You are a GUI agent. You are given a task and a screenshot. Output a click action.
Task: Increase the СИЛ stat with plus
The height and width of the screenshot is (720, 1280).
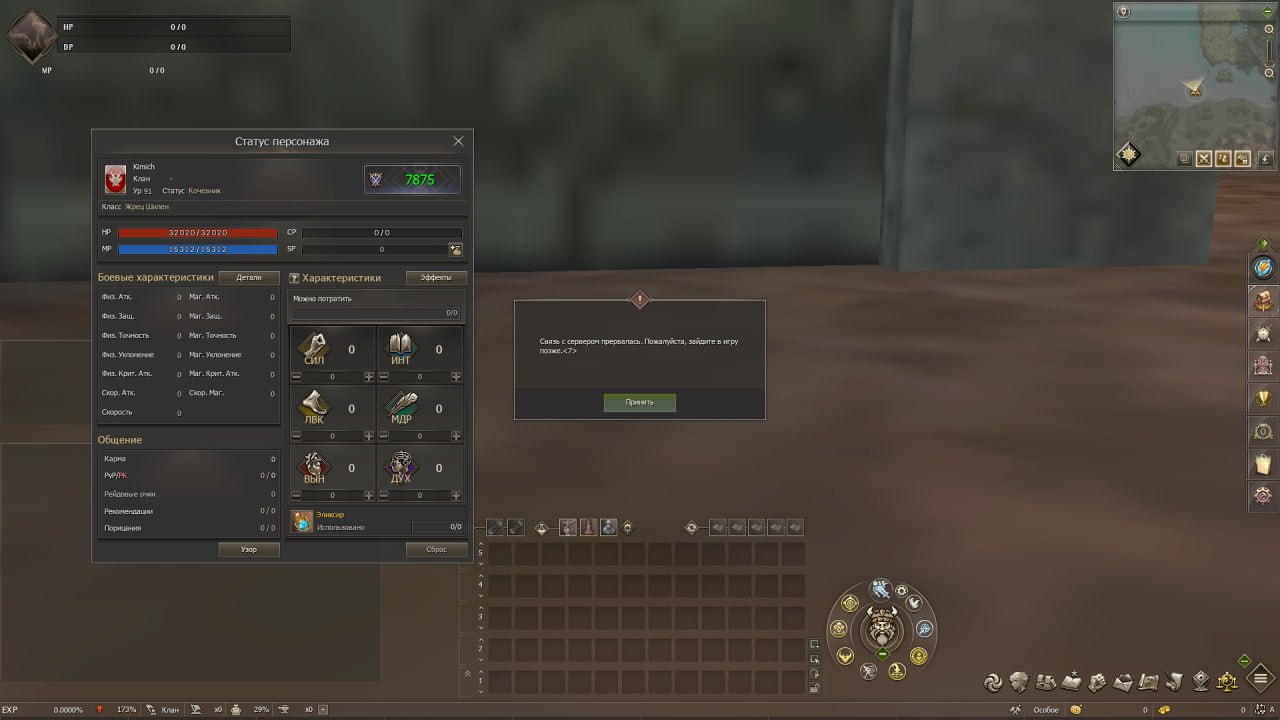pyautogui.click(x=369, y=377)
